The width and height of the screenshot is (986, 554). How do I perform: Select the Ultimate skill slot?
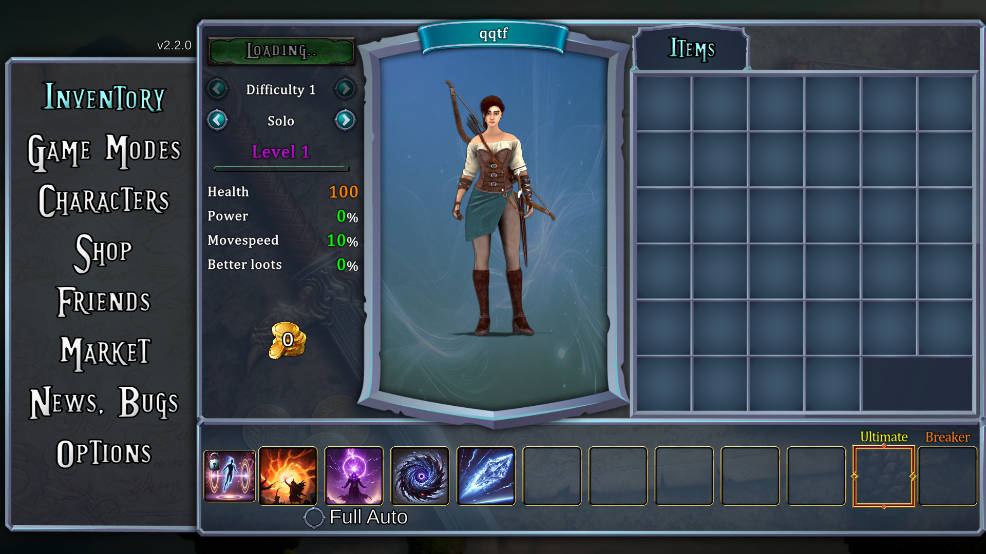(883, 476)
